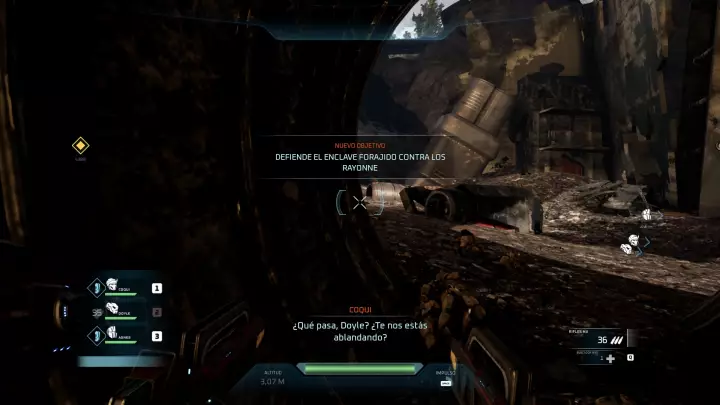
Task: Select squad member Doyle's portrait
Action: click(112, 310)
